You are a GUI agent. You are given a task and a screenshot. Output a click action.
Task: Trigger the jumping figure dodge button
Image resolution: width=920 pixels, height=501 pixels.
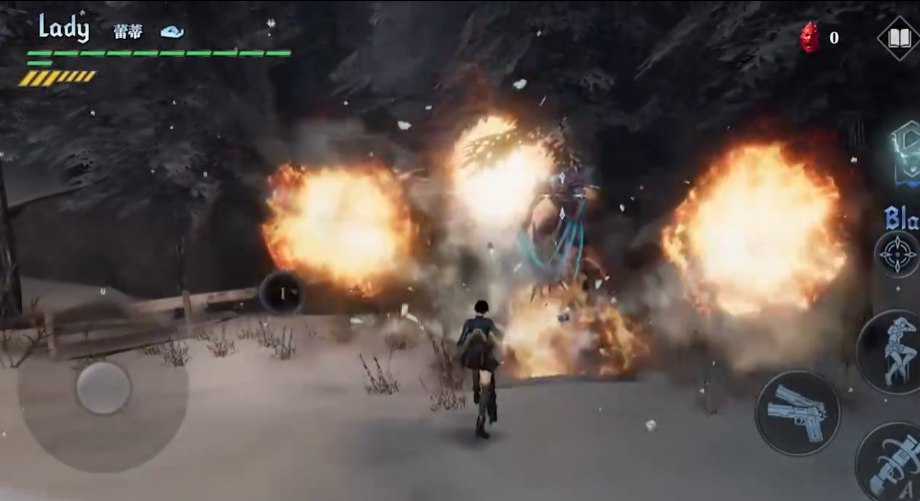pos(890,351)
